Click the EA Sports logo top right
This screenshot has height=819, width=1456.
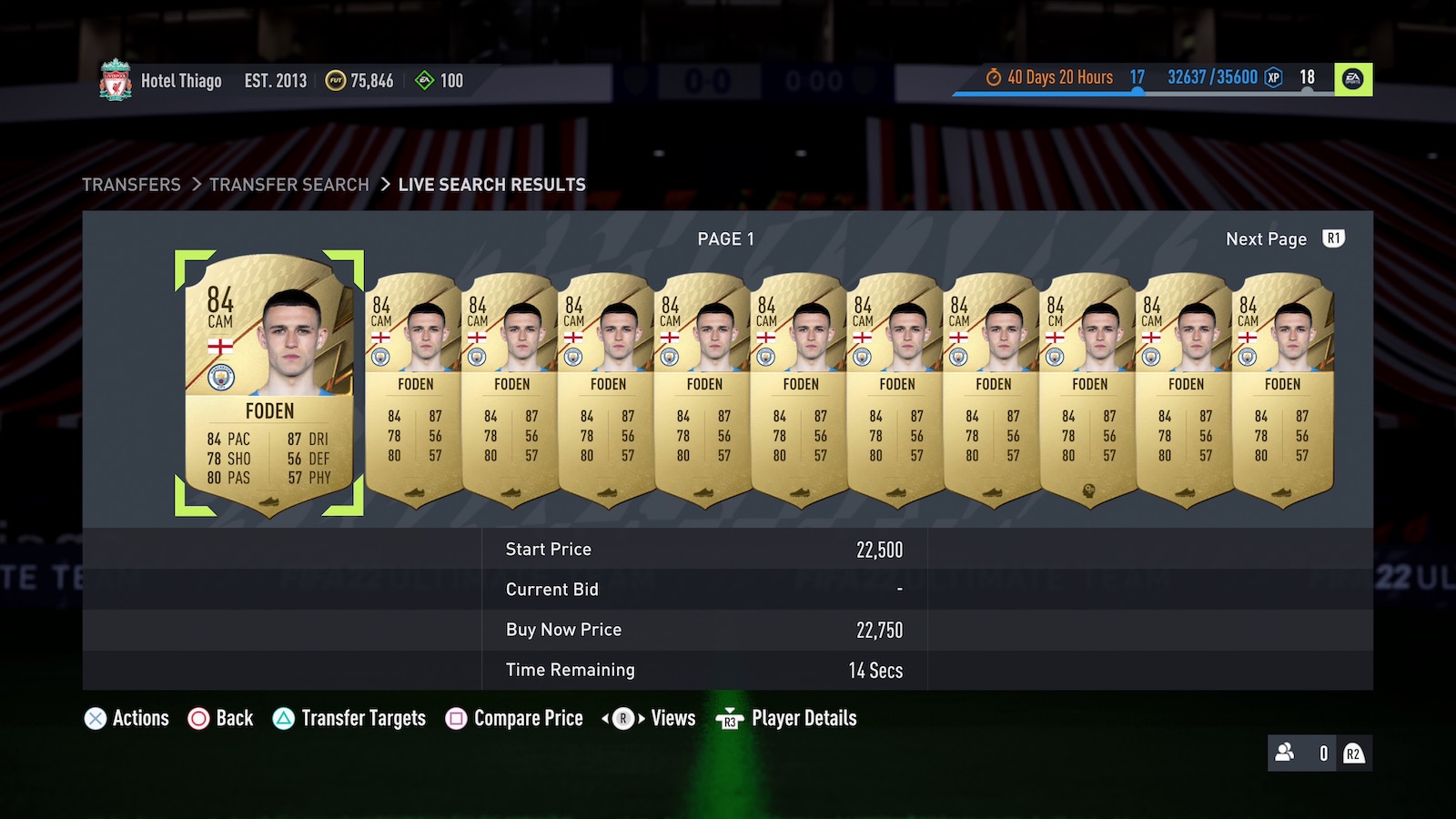coord(1351,77)
